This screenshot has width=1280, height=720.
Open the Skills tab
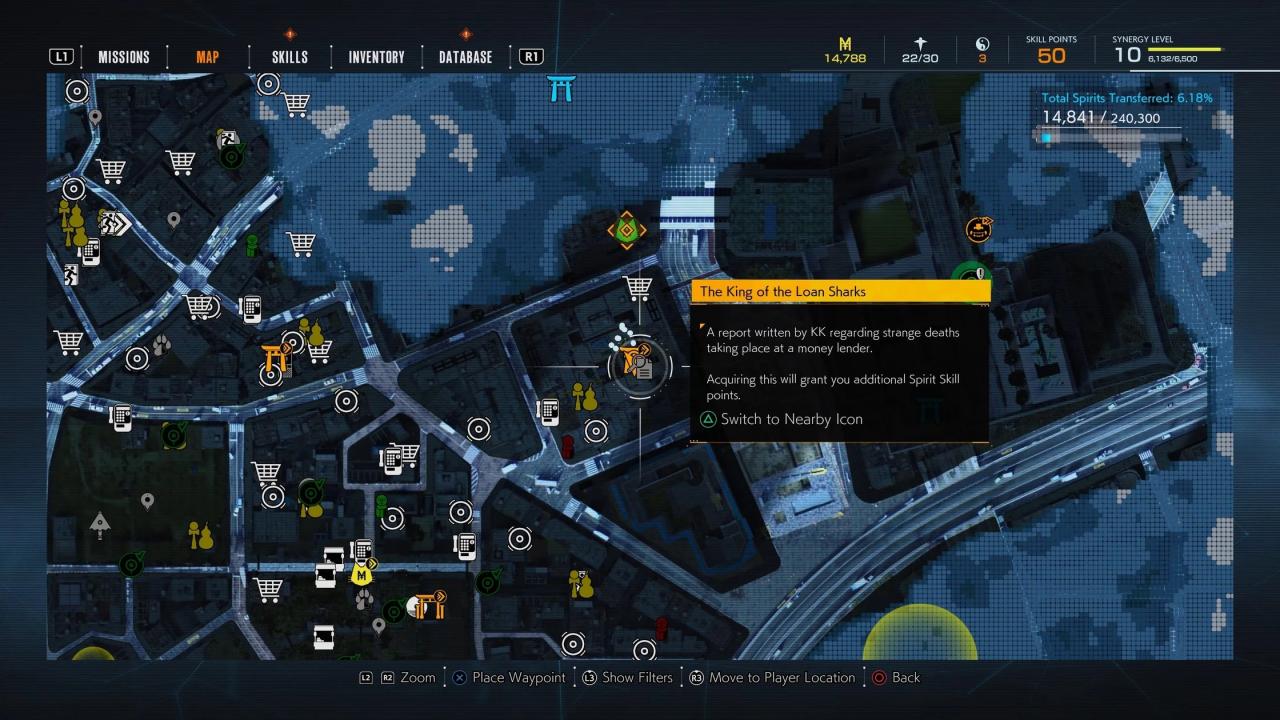290,57
